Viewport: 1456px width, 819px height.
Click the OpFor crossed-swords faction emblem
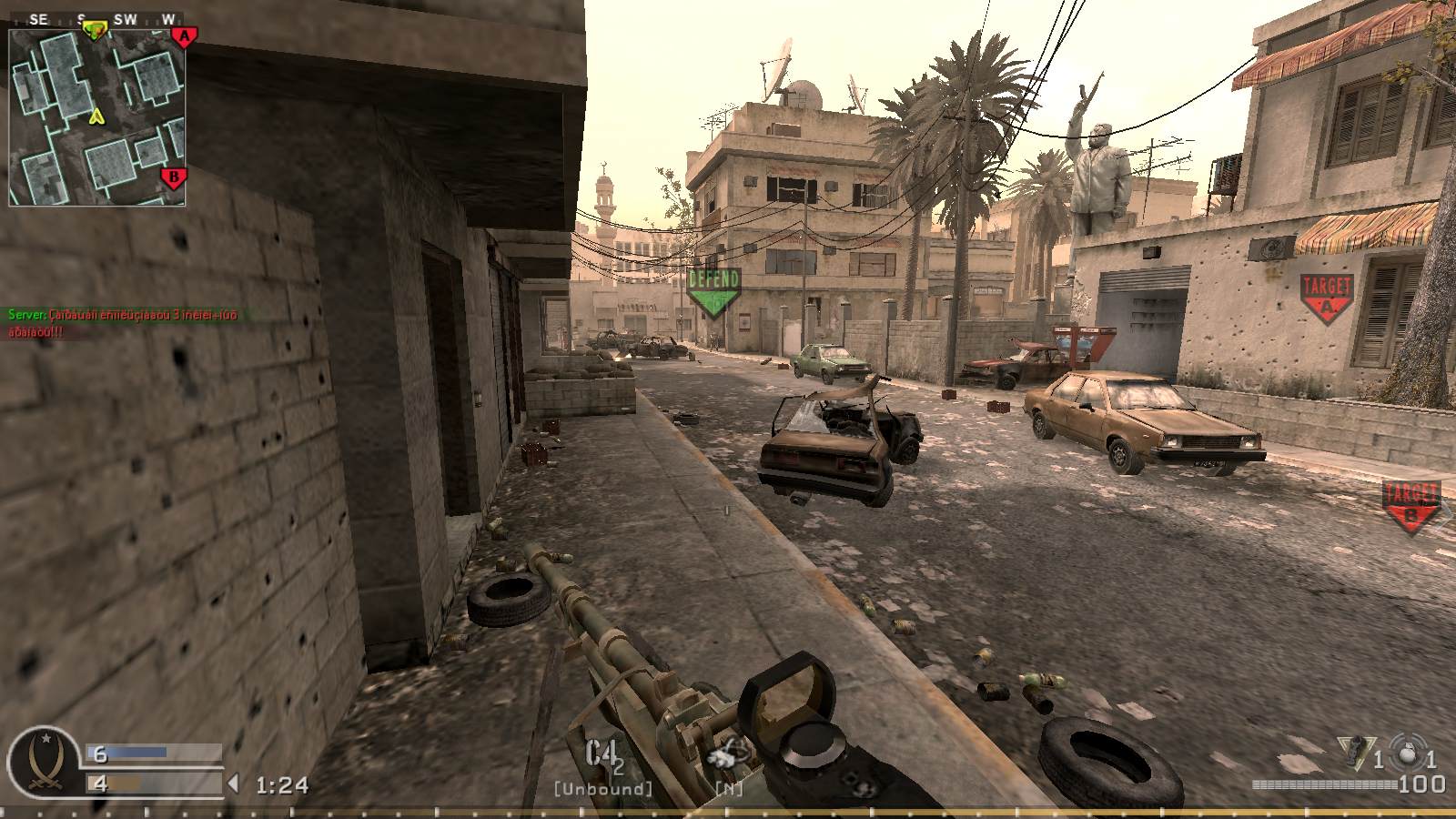46,762
